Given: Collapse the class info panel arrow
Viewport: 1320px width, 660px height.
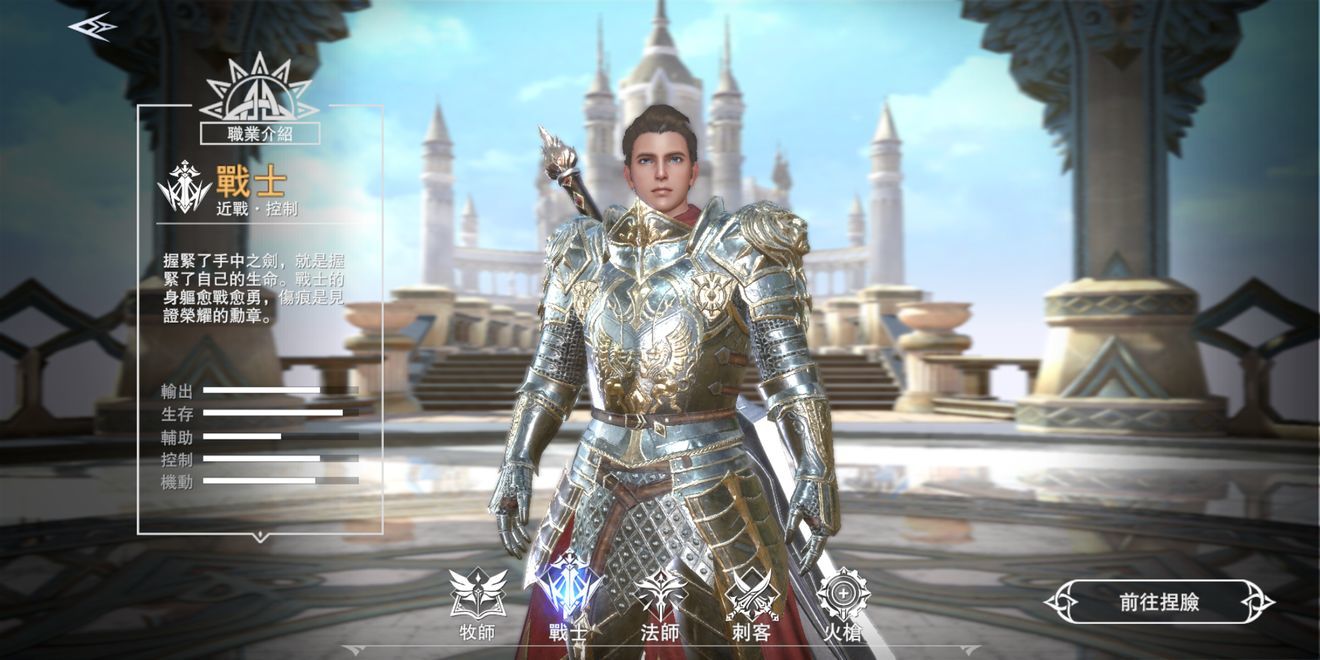Looking at the screenshot, I should click(260, 538).
